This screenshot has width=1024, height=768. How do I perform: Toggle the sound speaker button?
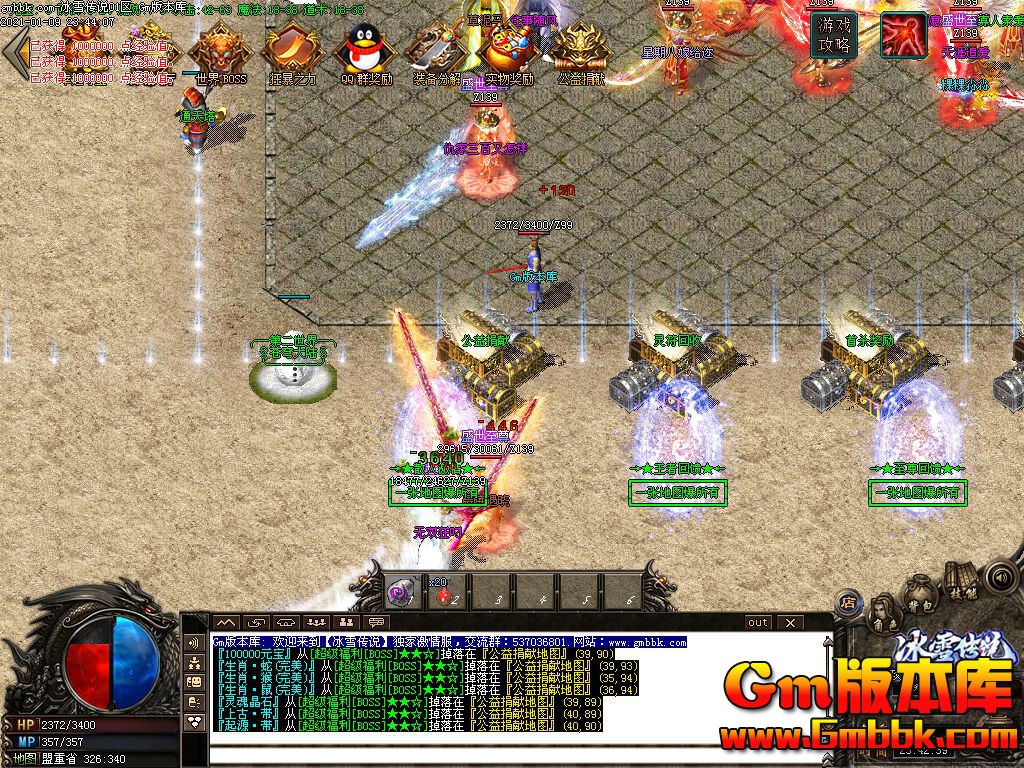tap(1000, 577)
